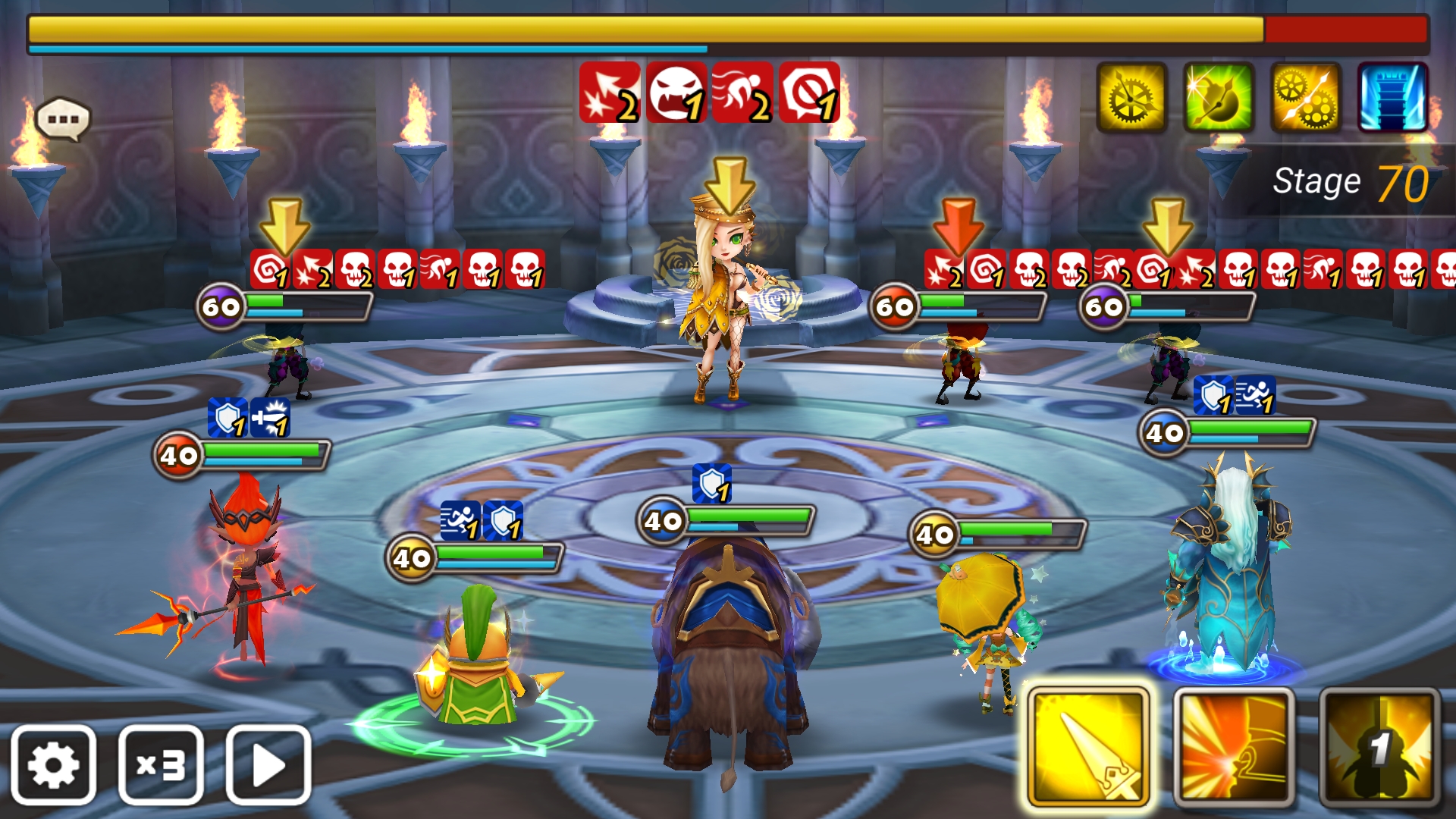This screenshot has height=819, width=1456.
Task: Choose the double gears tower skill icon
Action: pos(1305,98)
